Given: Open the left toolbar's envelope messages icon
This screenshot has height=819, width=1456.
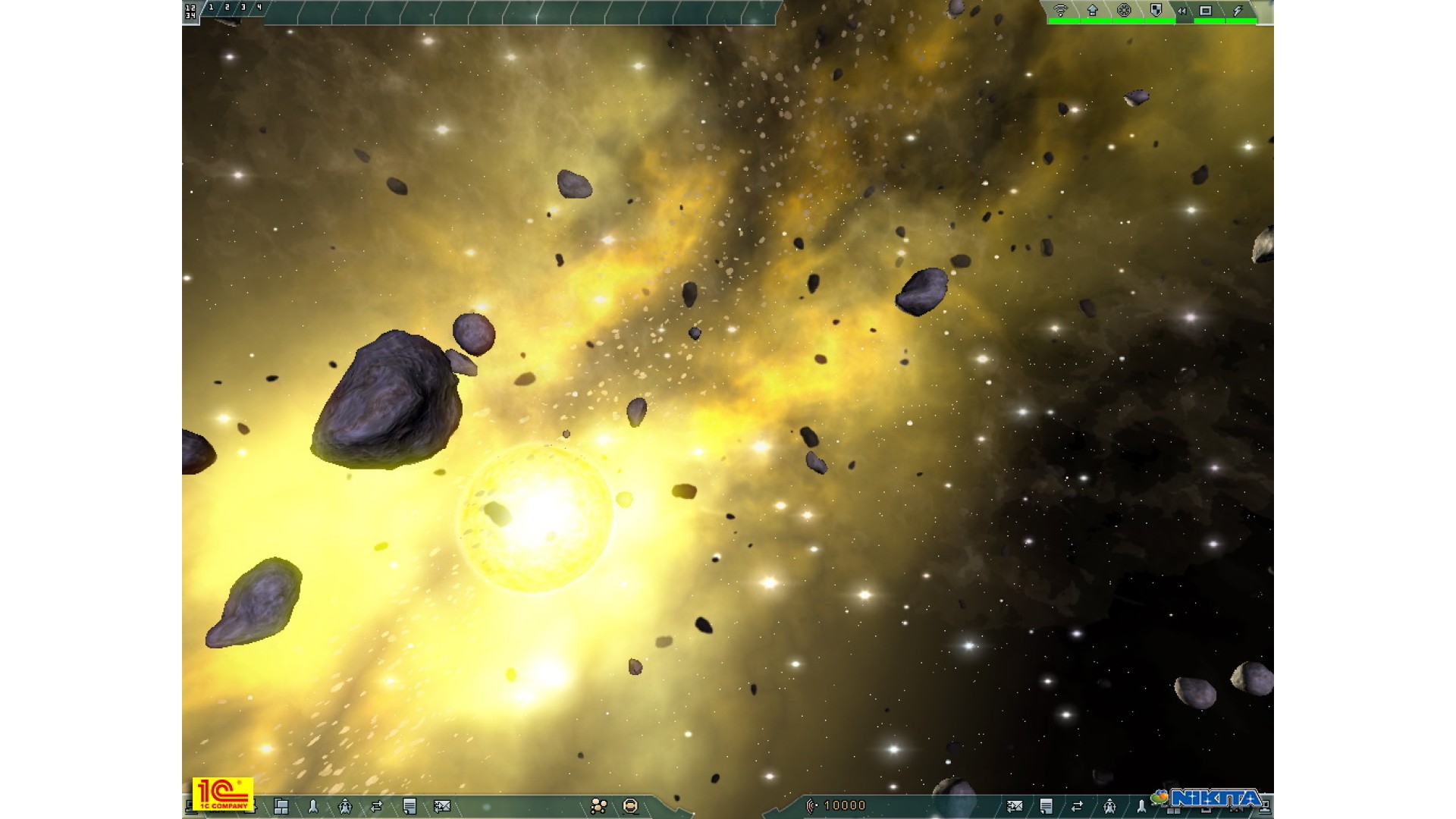Looking at the screenshot, I should 442,806.
